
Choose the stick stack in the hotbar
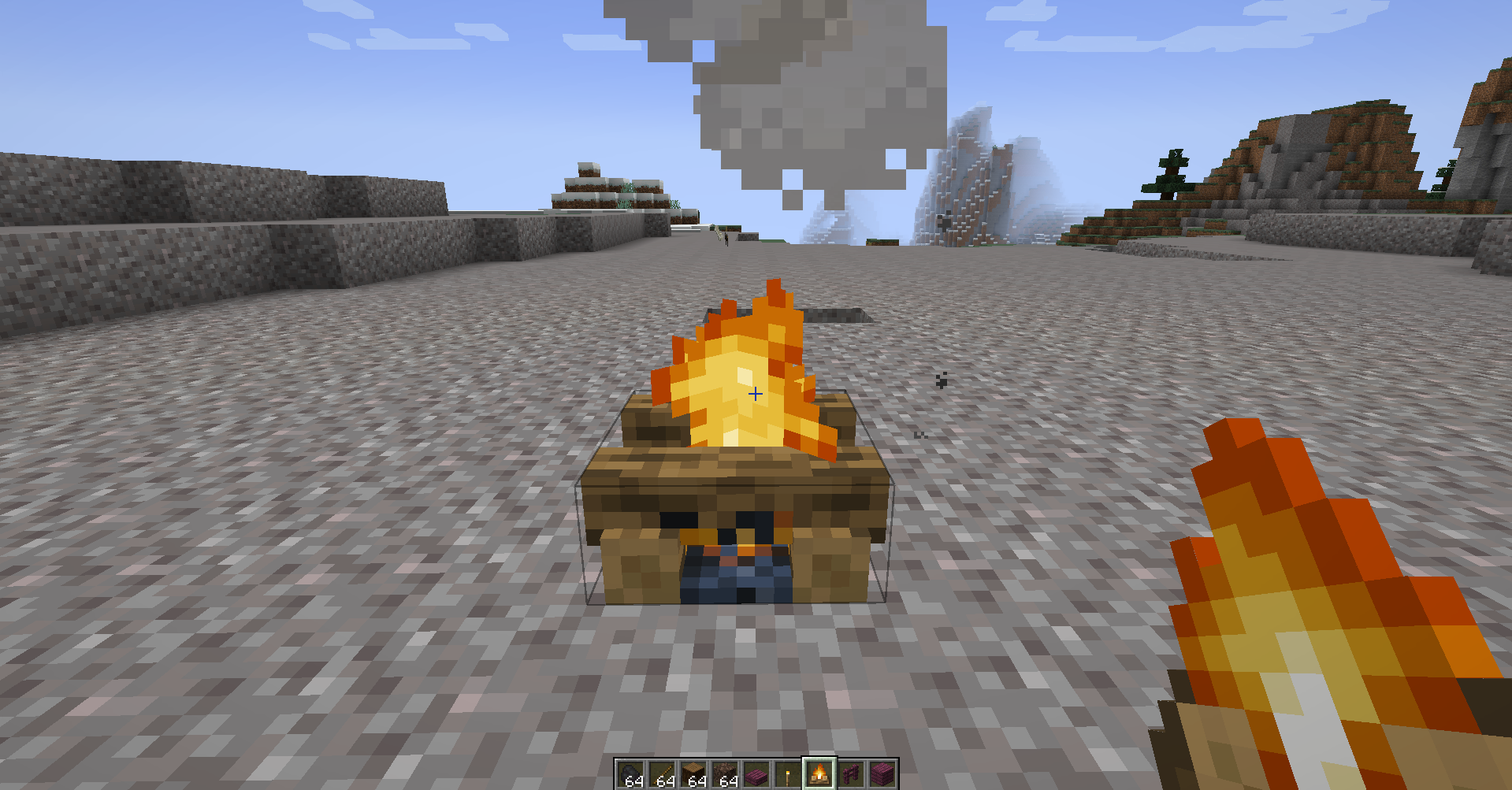[x=662, y=775]
